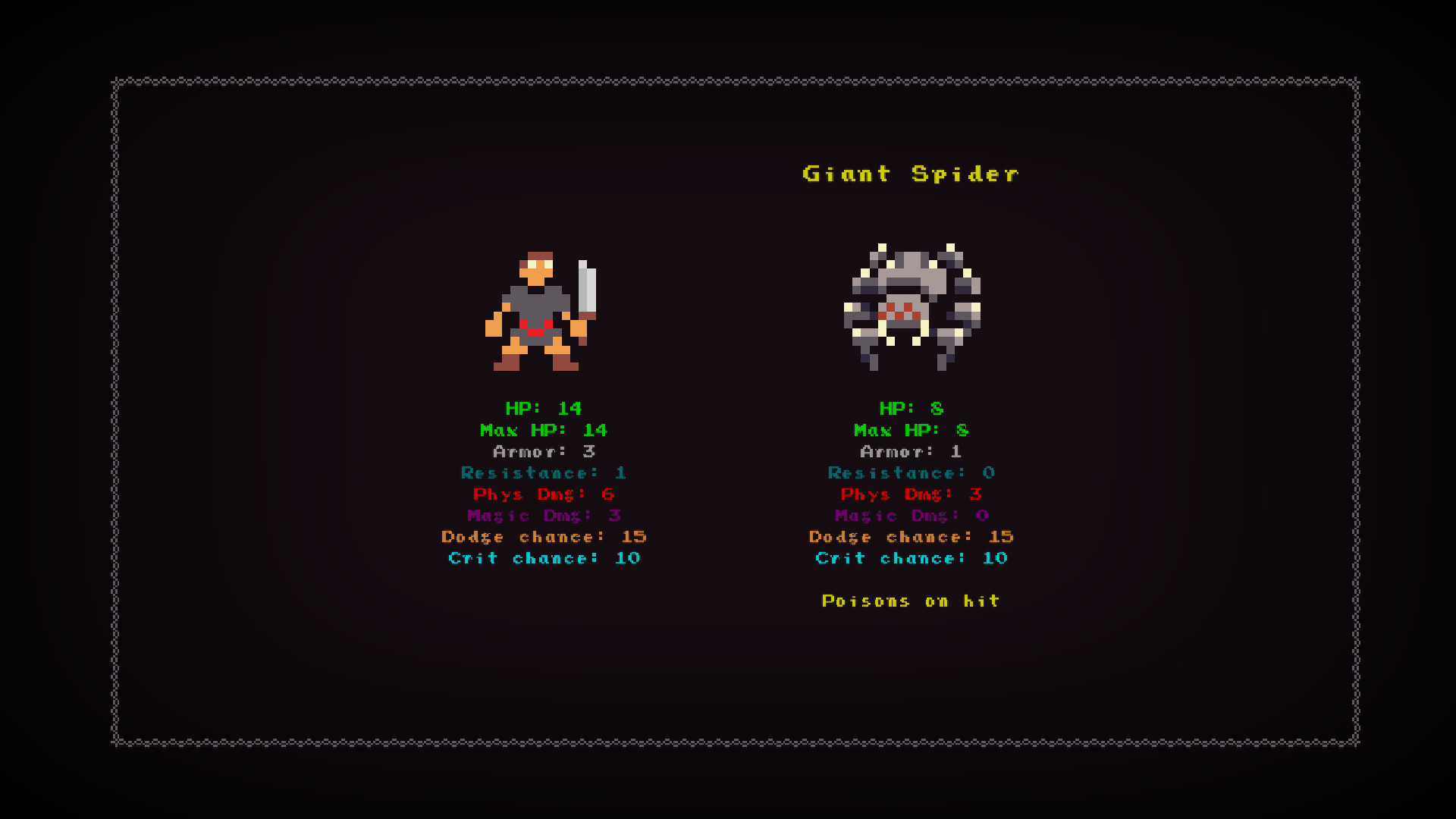Click the Giant Spider title text
This screenshot has width=1456, height=819.
point(910,174)
